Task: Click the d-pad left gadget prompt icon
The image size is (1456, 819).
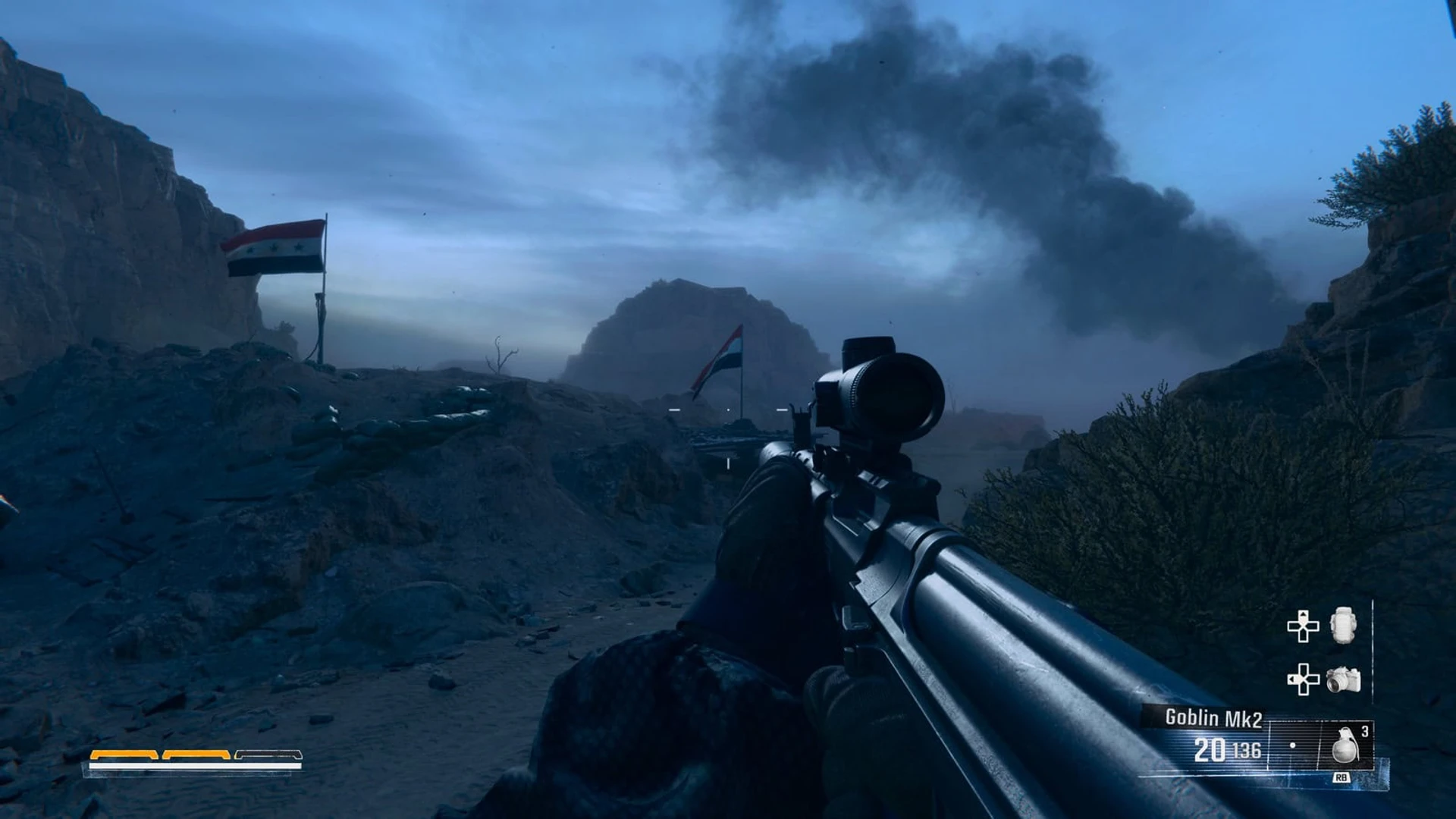Action: tap(1303, 679)
